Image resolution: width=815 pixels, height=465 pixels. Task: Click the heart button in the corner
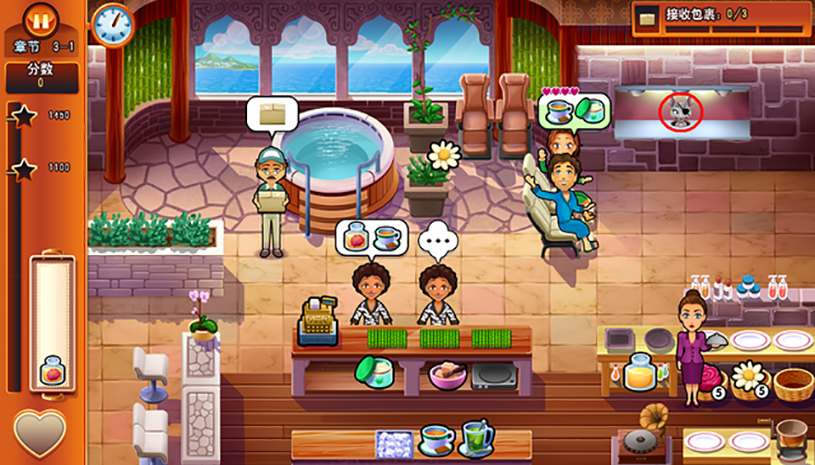39,434
